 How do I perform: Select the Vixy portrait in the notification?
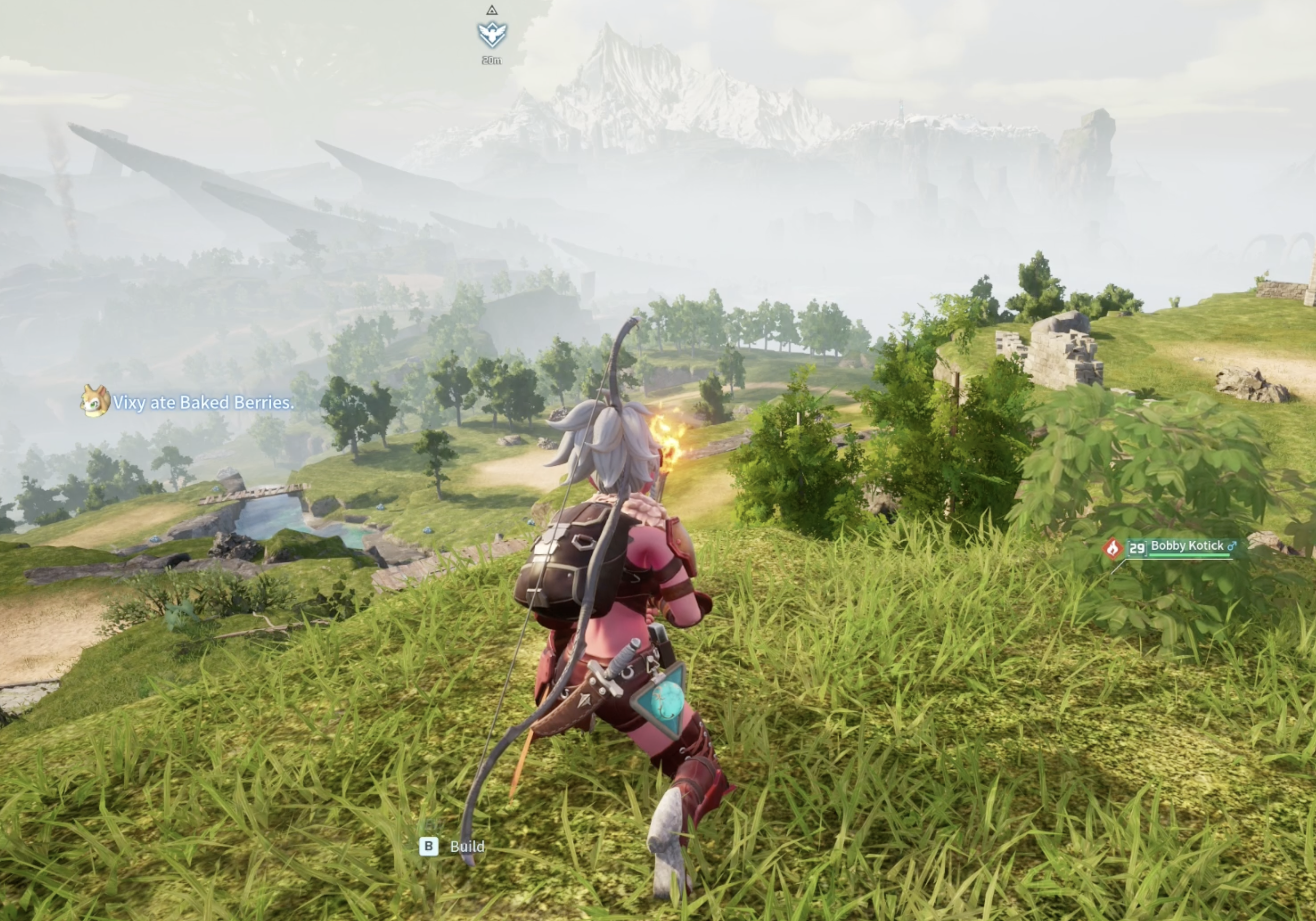pos(95,401)
